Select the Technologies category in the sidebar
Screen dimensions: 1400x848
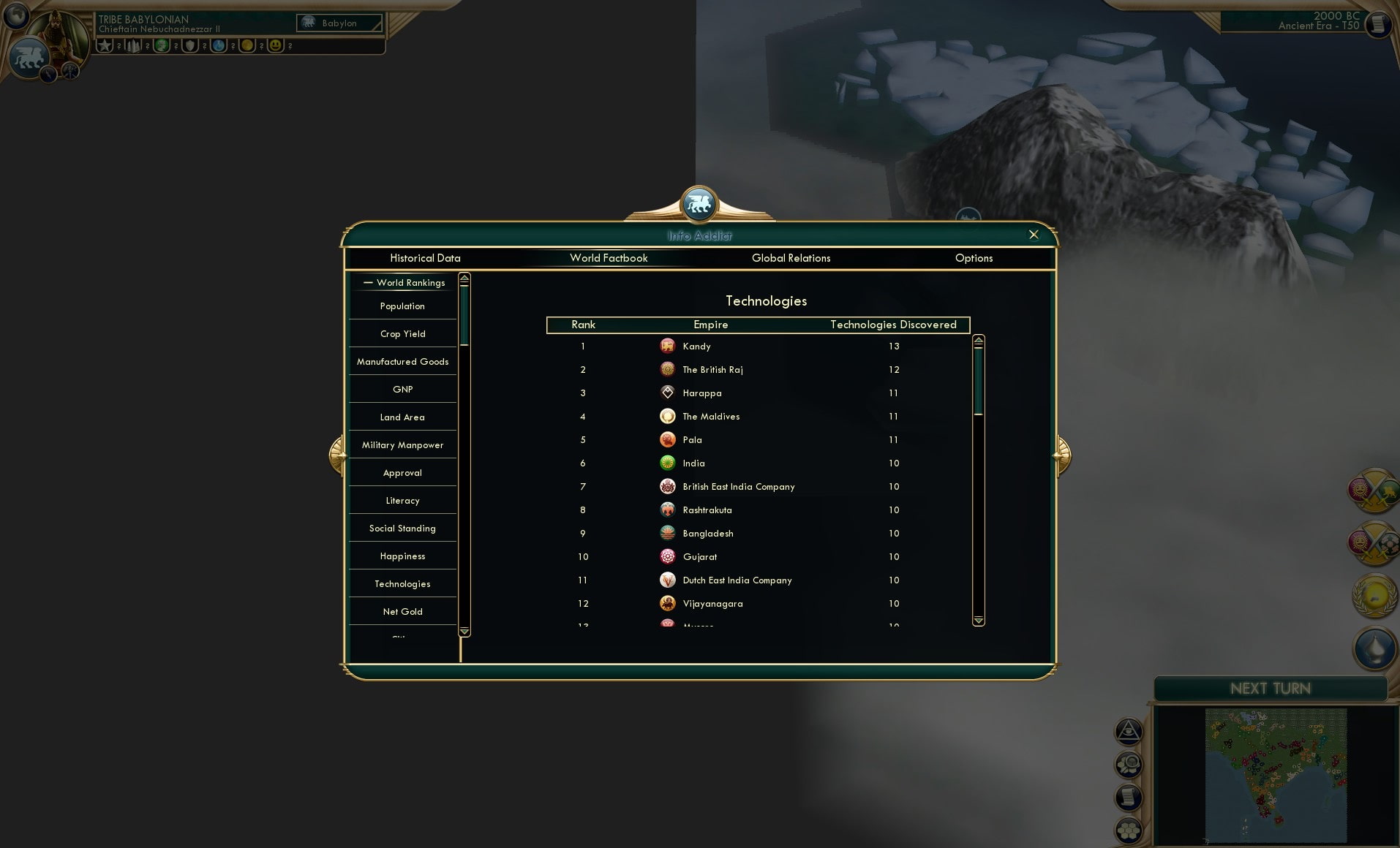tap(402, 583)
